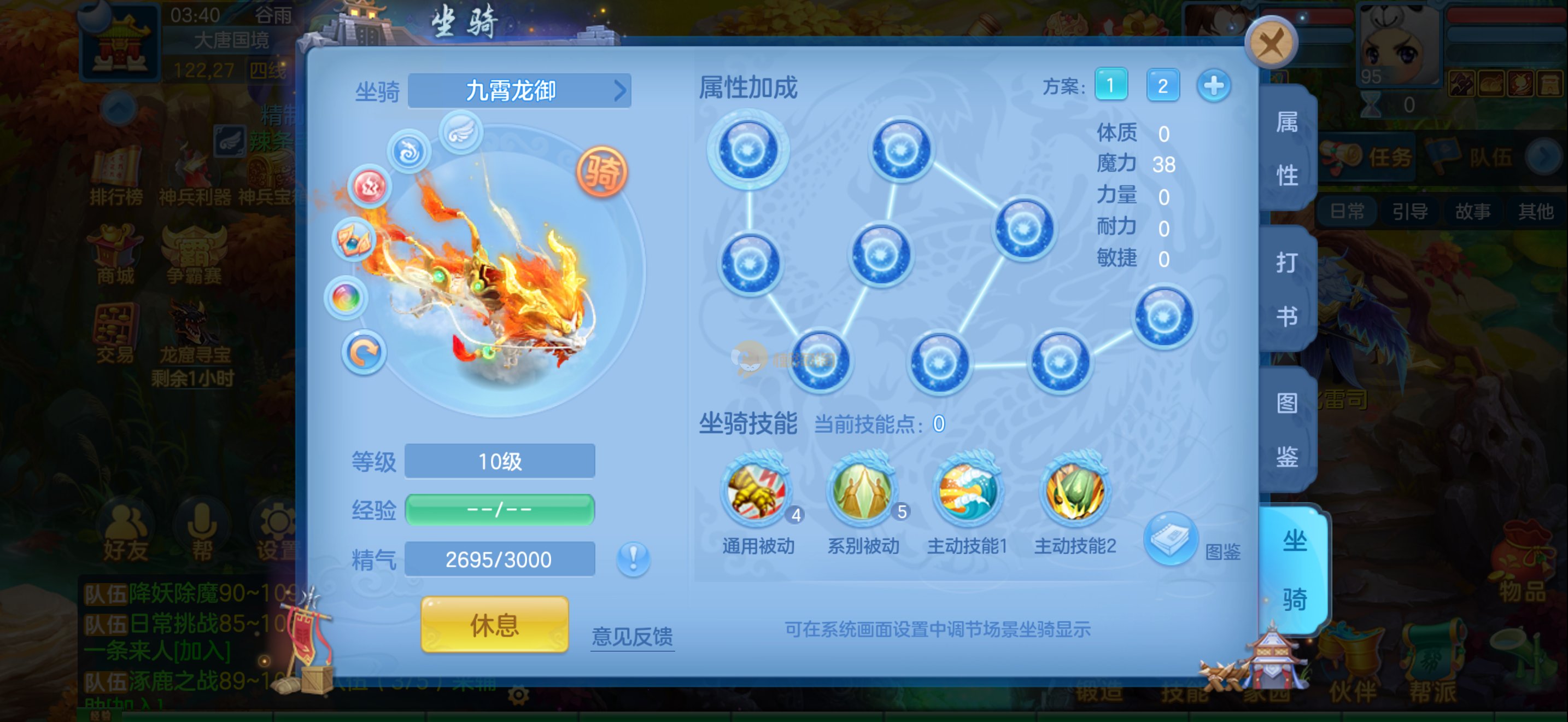Open the 打书 side tab
Screen dimensions: 1568x722
pyautogui.click(x=1287, y=289)
